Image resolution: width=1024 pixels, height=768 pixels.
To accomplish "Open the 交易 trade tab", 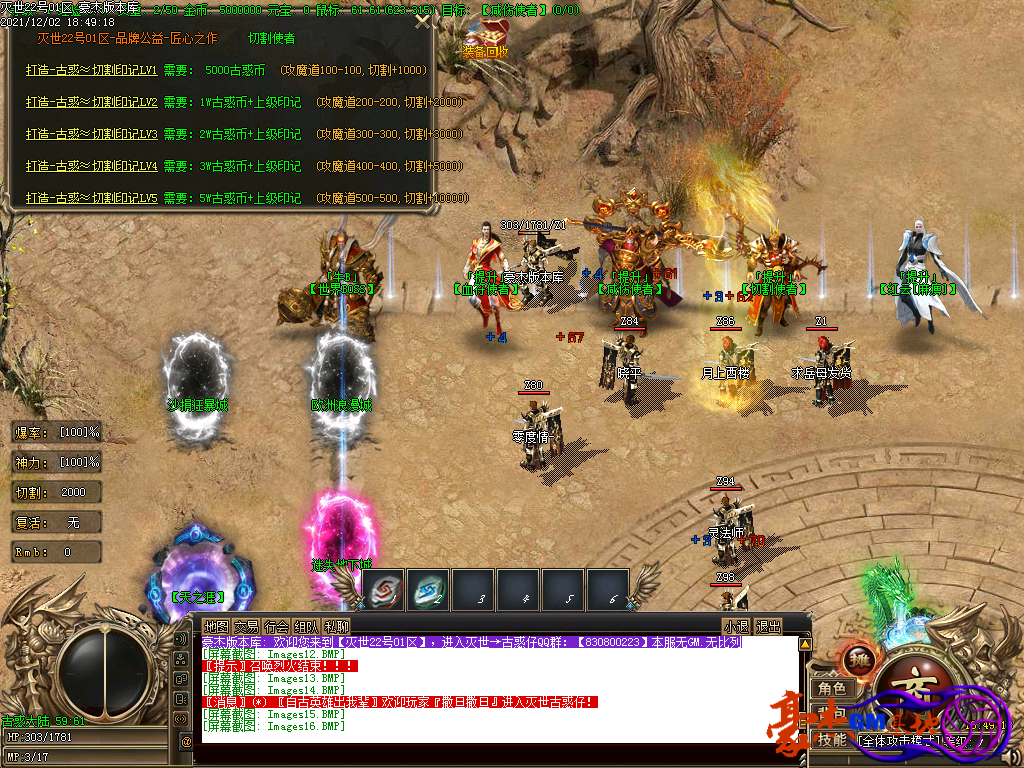I will (x=246, y=626).
